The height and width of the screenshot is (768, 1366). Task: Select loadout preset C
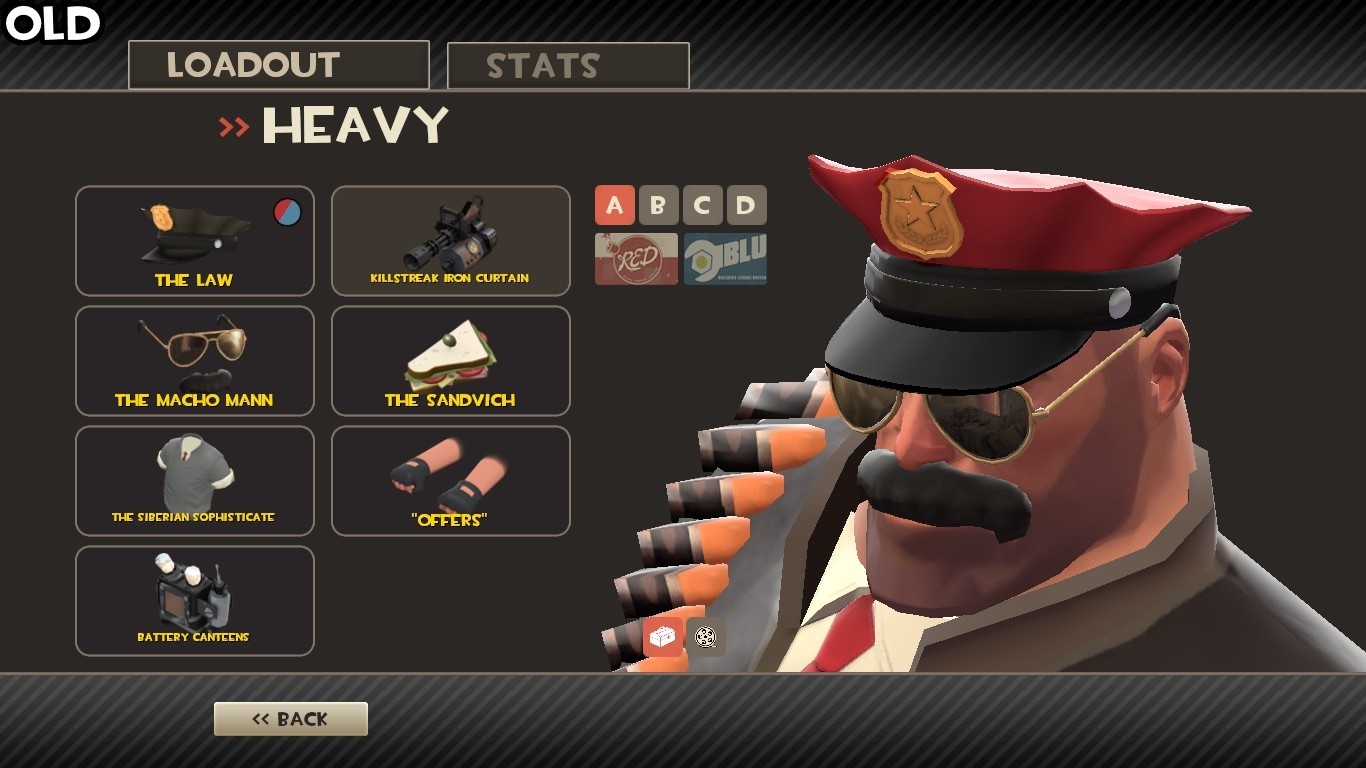pyautogui.click(x=702, y=205)
